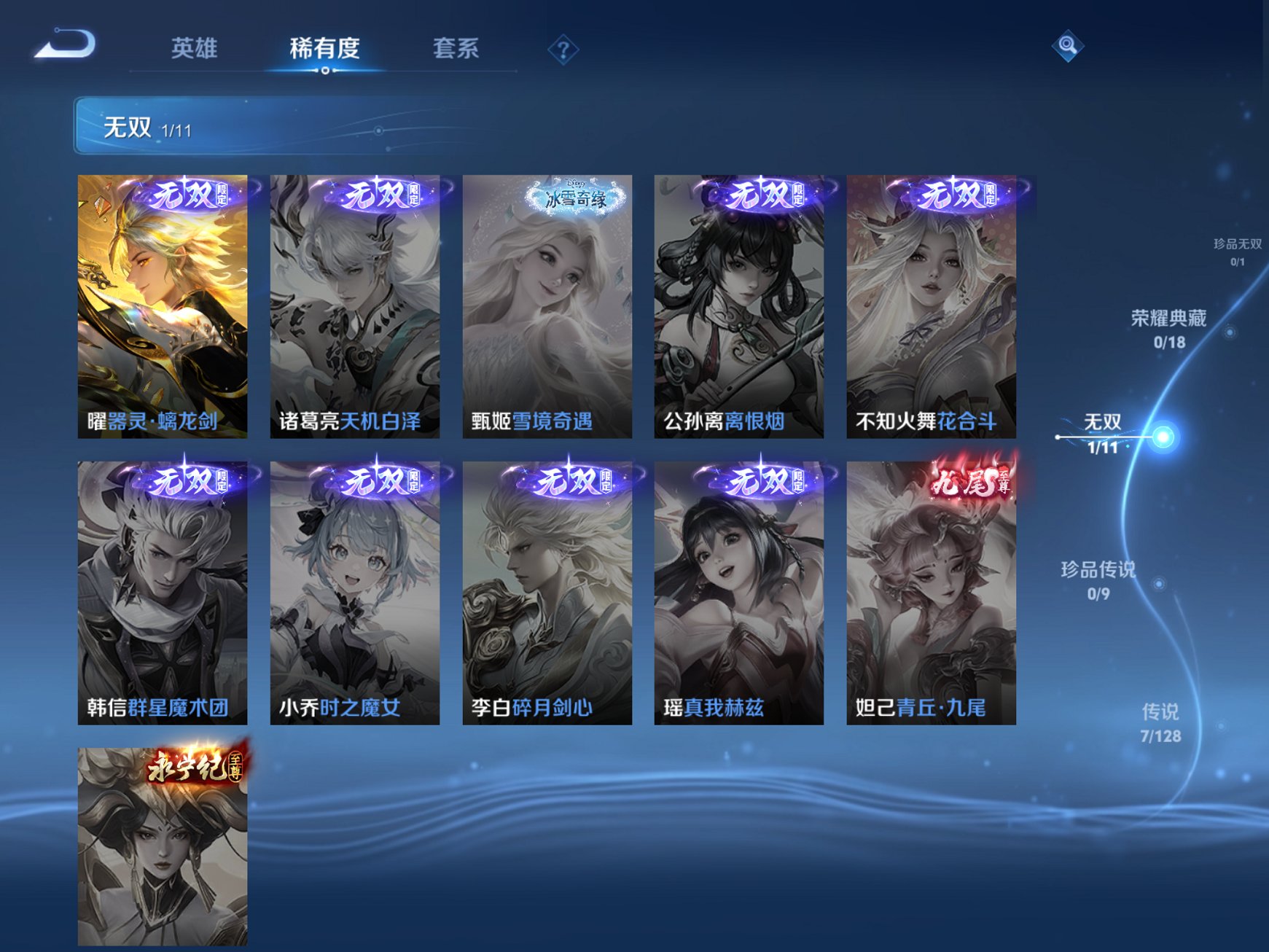1269x952 pixels.
Task: Switch to the 英雄 tab
Action: (196, 47)
